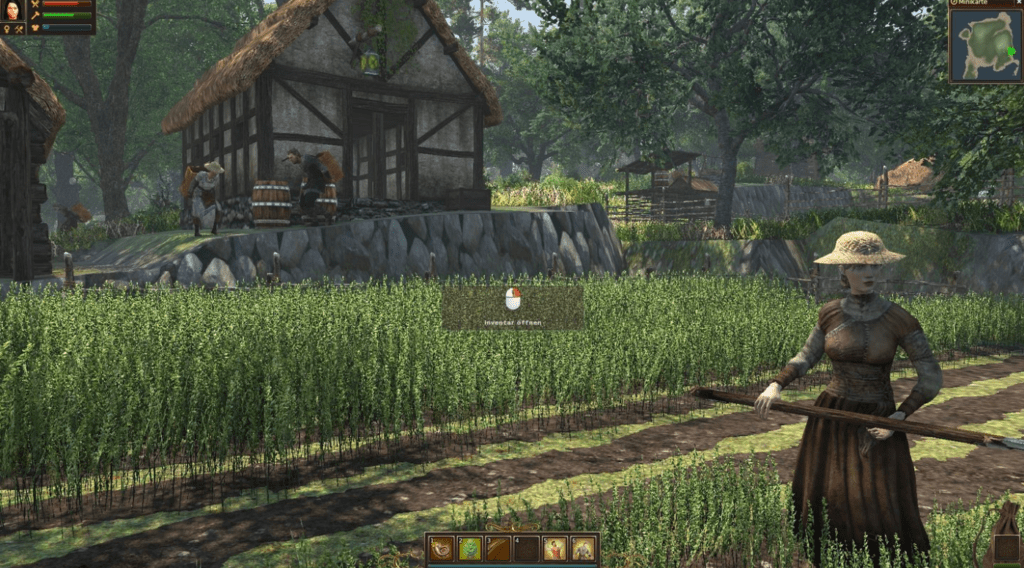This screenshot has height=568, width=1024.
Task: Click the character portrait
Action: click(13, 11)
